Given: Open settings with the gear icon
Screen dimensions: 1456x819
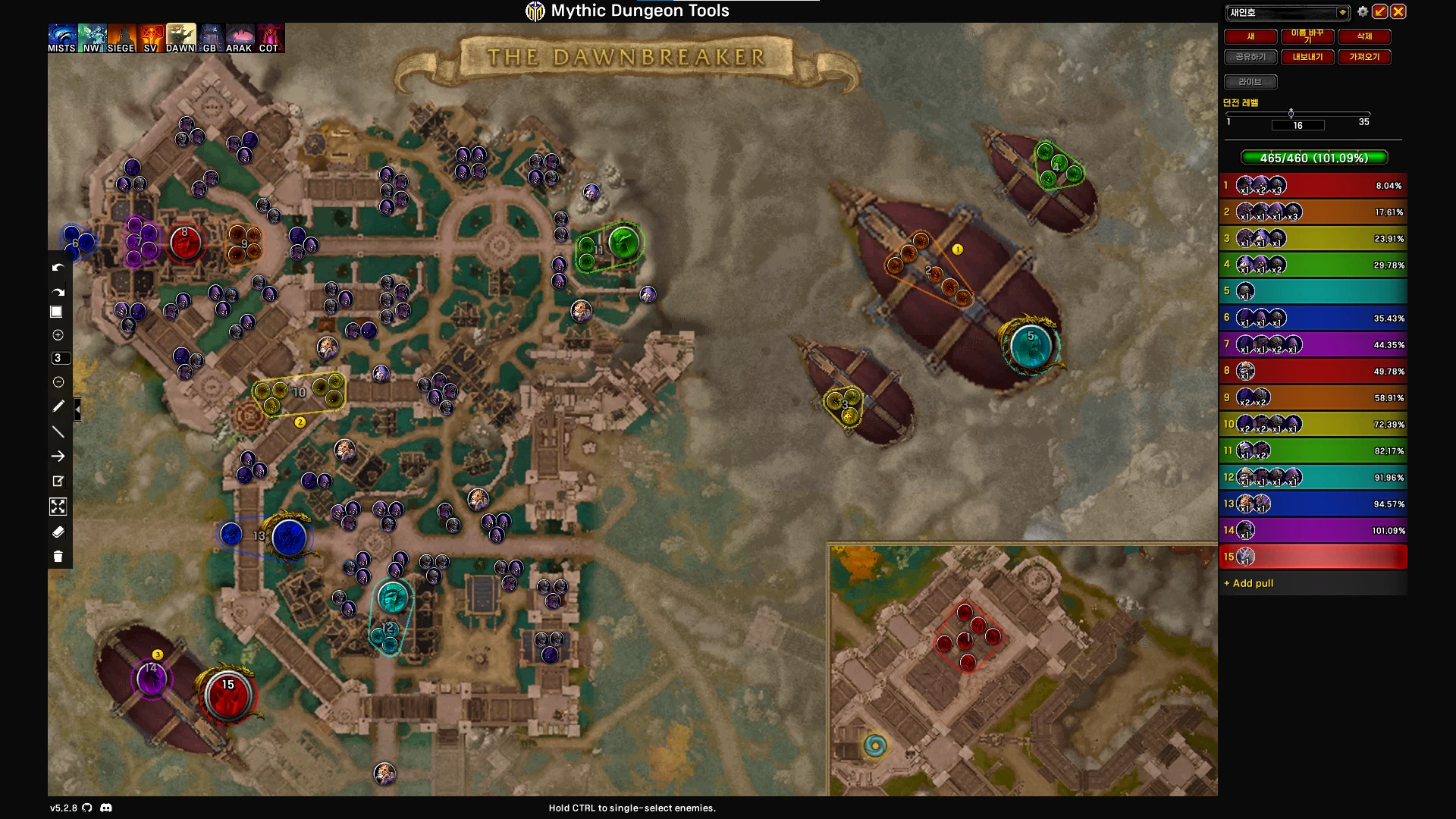Looking at the screenshot, I should click(x=1363, y=12).
